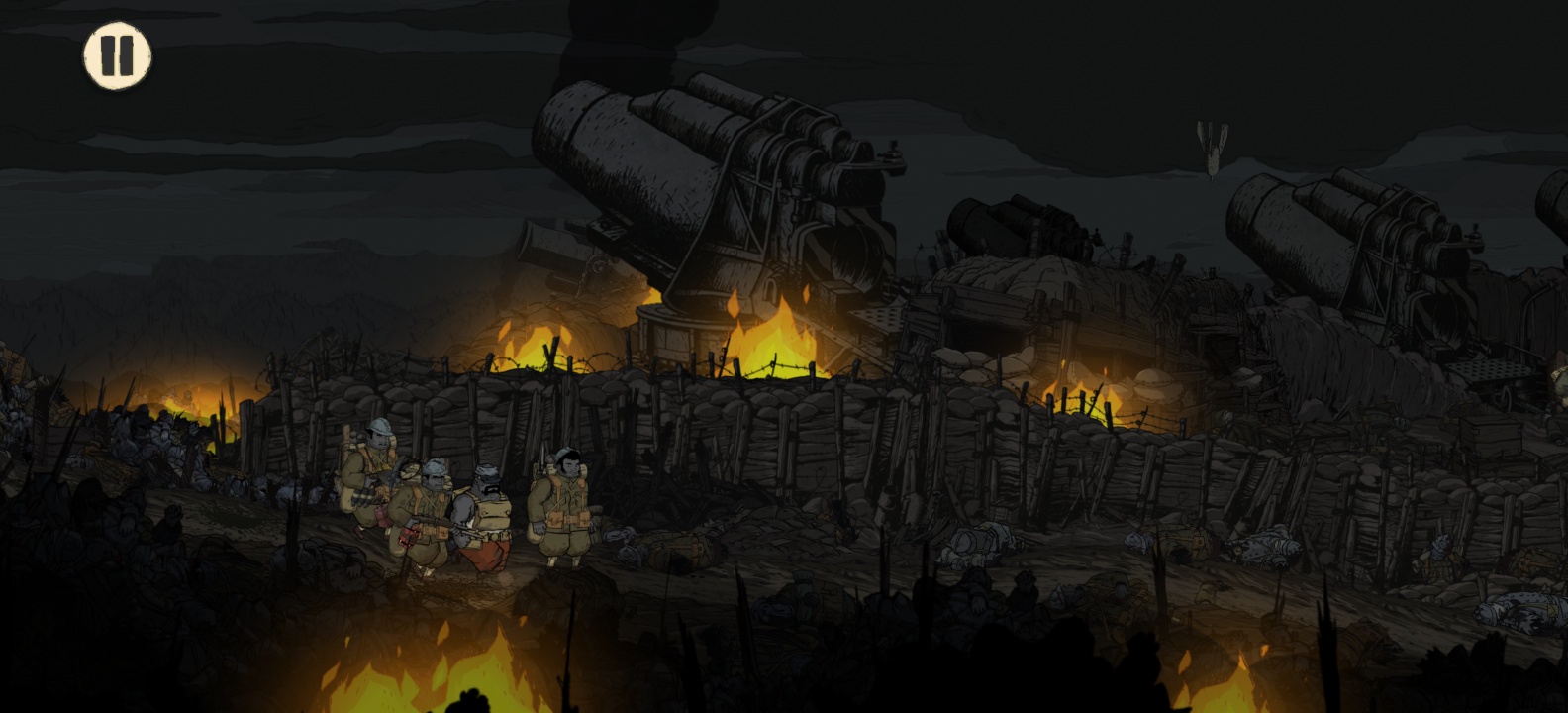Pause the game with the pause icon
Screen dimensions: 1568x713
tap(118, 55)
